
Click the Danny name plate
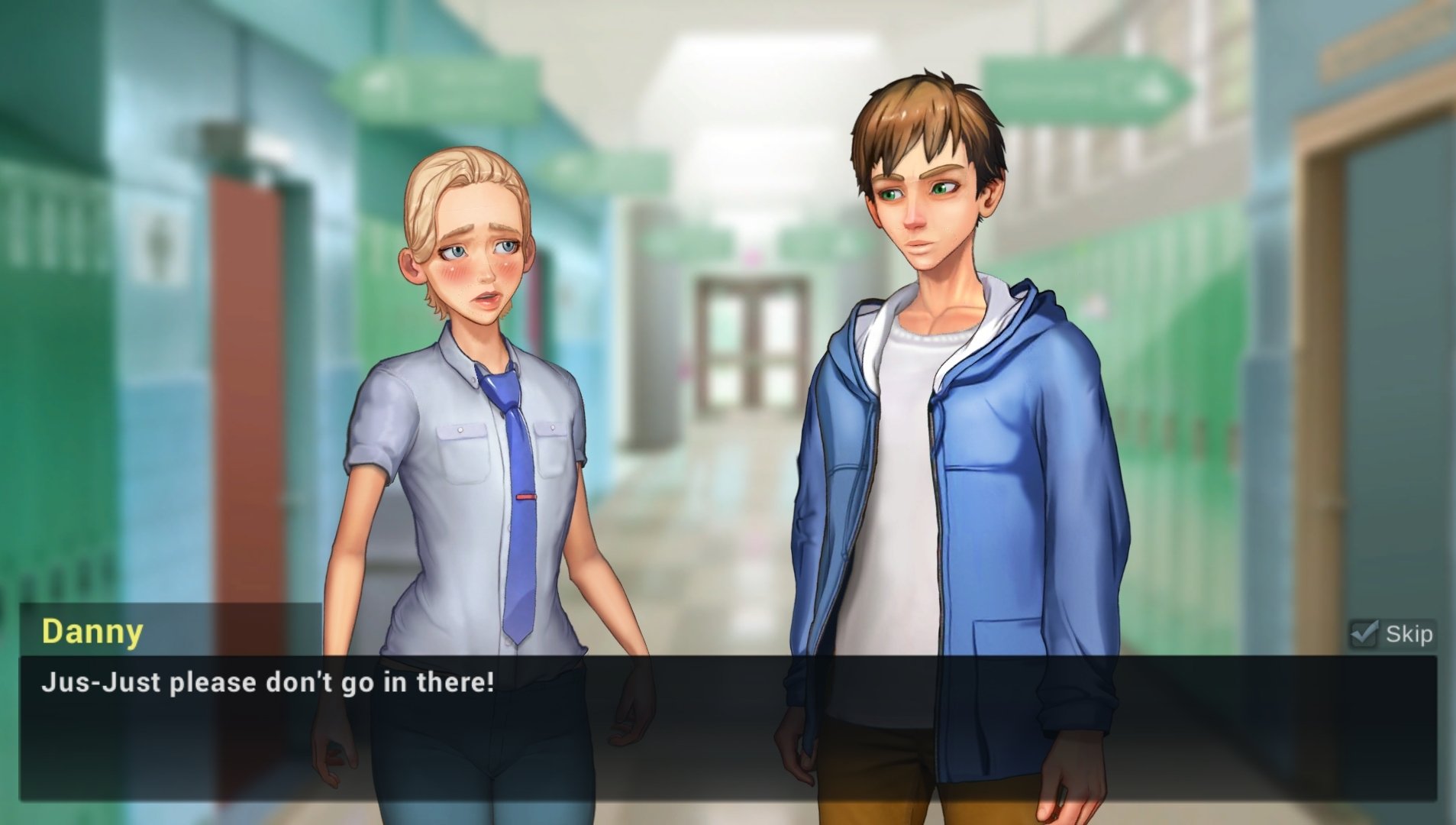(x=92, y=632)
